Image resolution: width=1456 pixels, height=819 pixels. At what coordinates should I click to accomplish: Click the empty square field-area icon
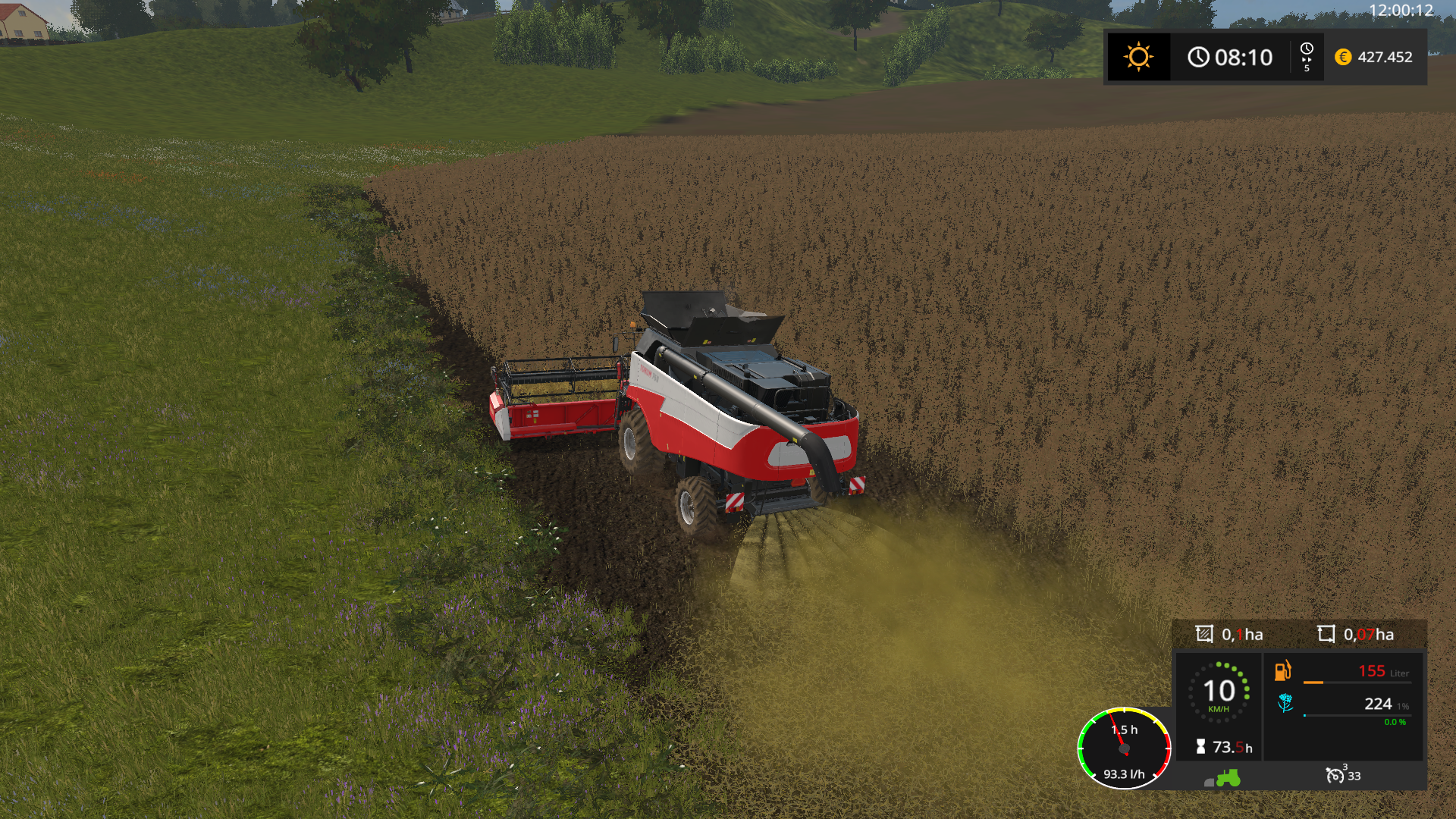(1326, 634)
